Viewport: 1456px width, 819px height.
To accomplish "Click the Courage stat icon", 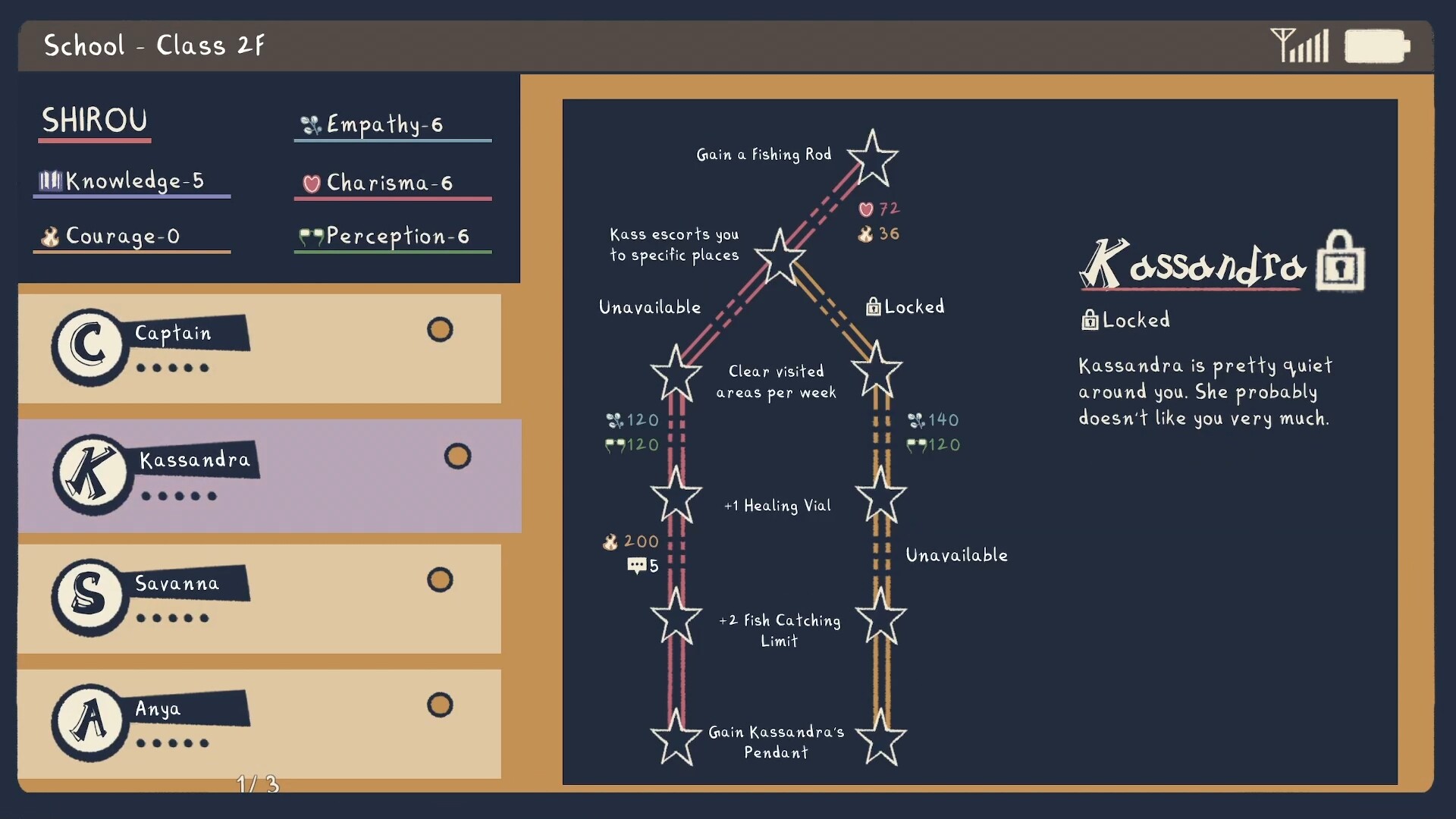I will 50,237.
